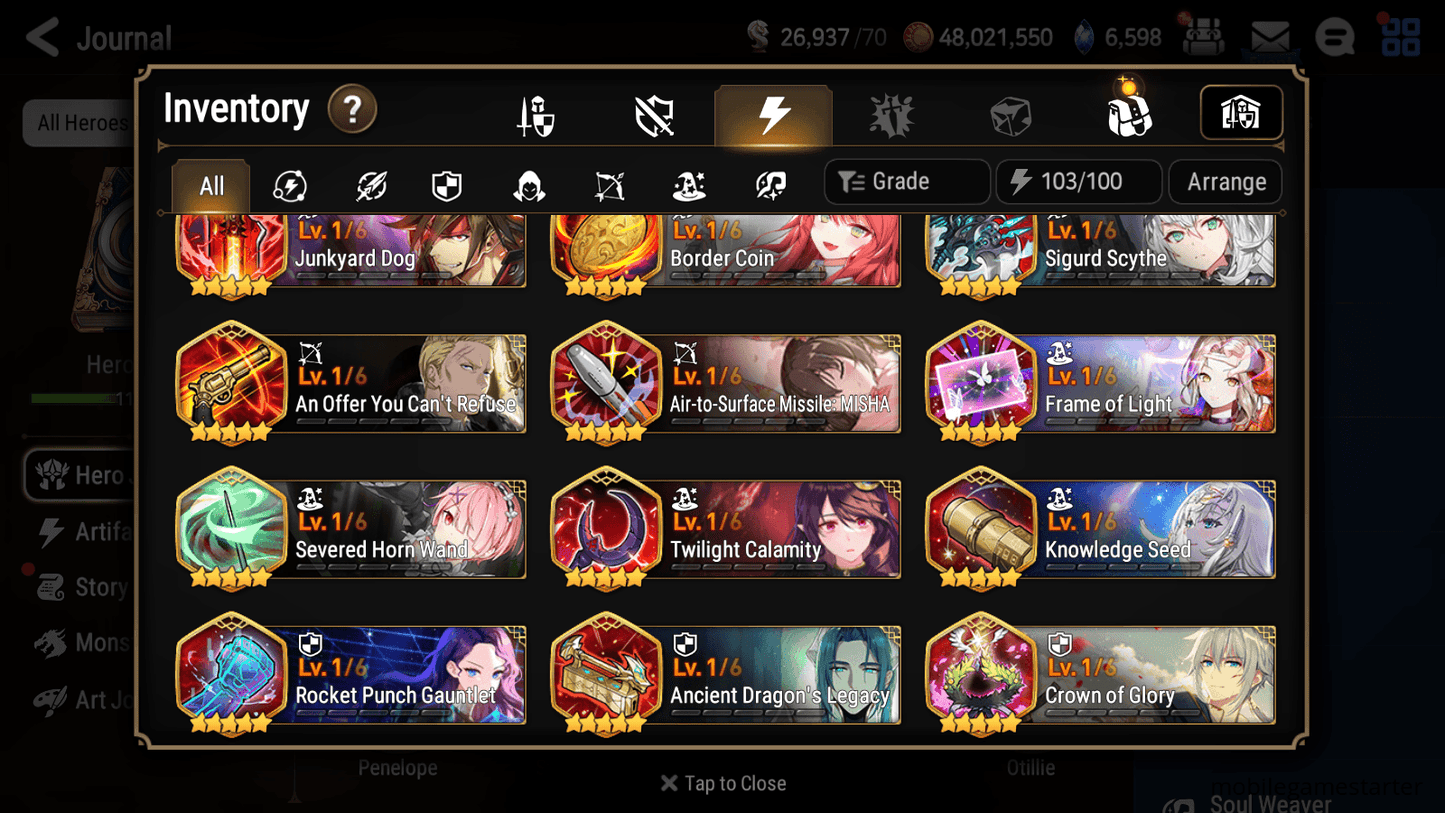Open the storage building icon beside the backpack
The image size is (1445, 813).
1240,113
